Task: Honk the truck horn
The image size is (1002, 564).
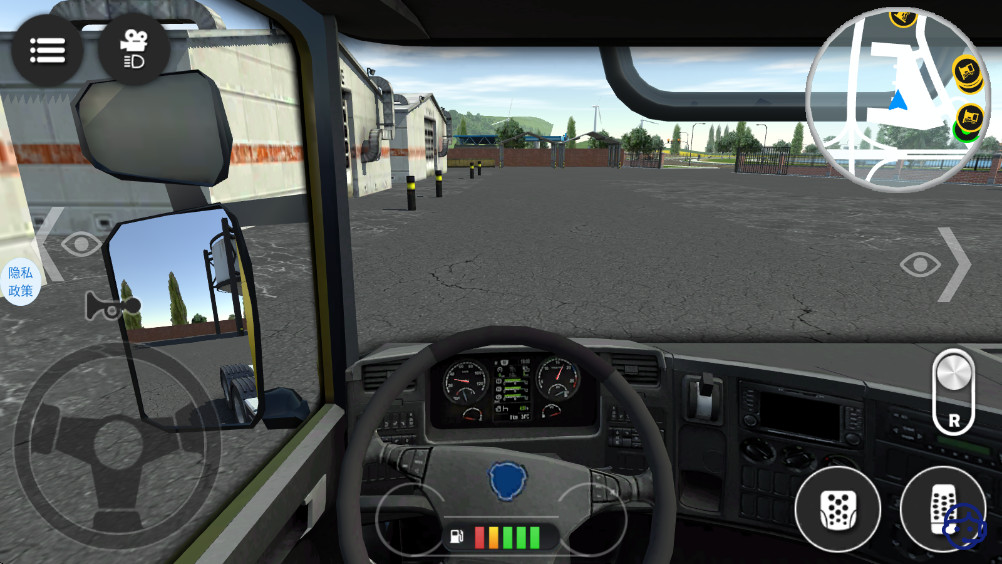Action: [106, 307]
